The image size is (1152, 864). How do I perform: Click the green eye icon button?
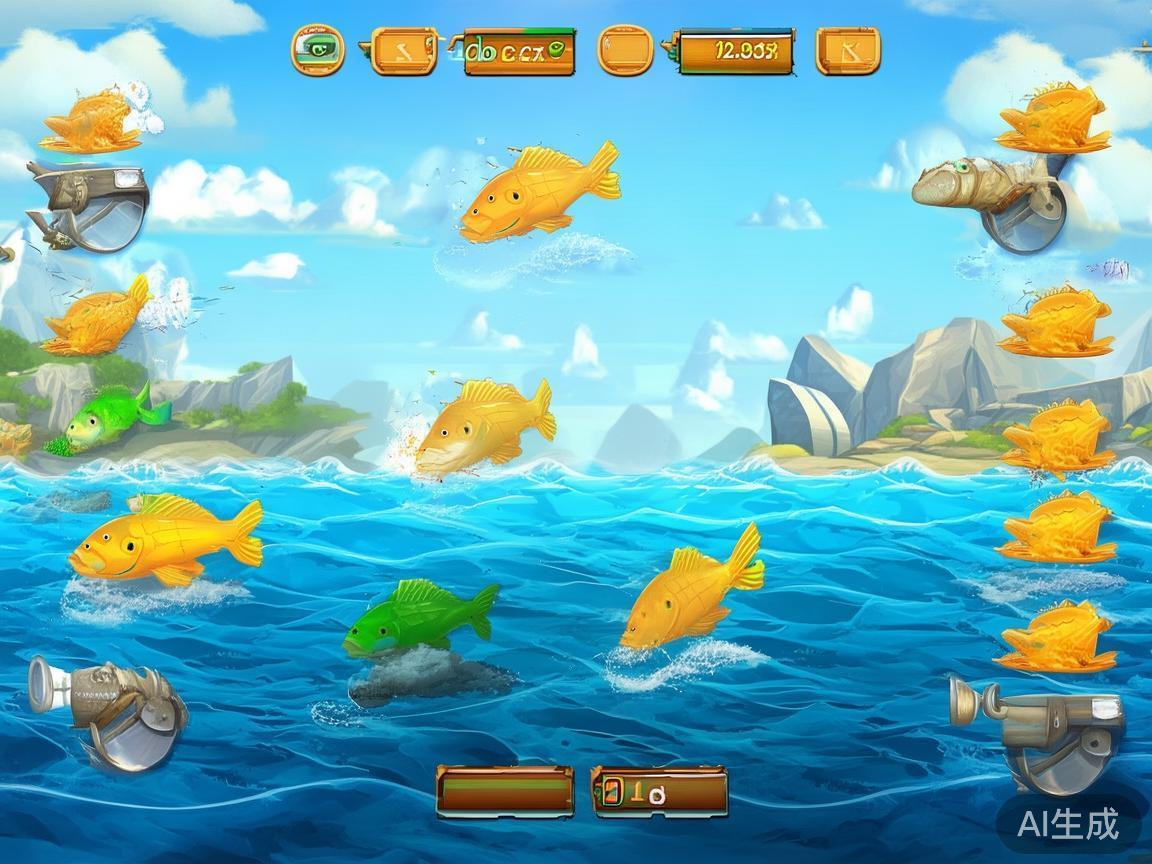click(x=318, y=49)
